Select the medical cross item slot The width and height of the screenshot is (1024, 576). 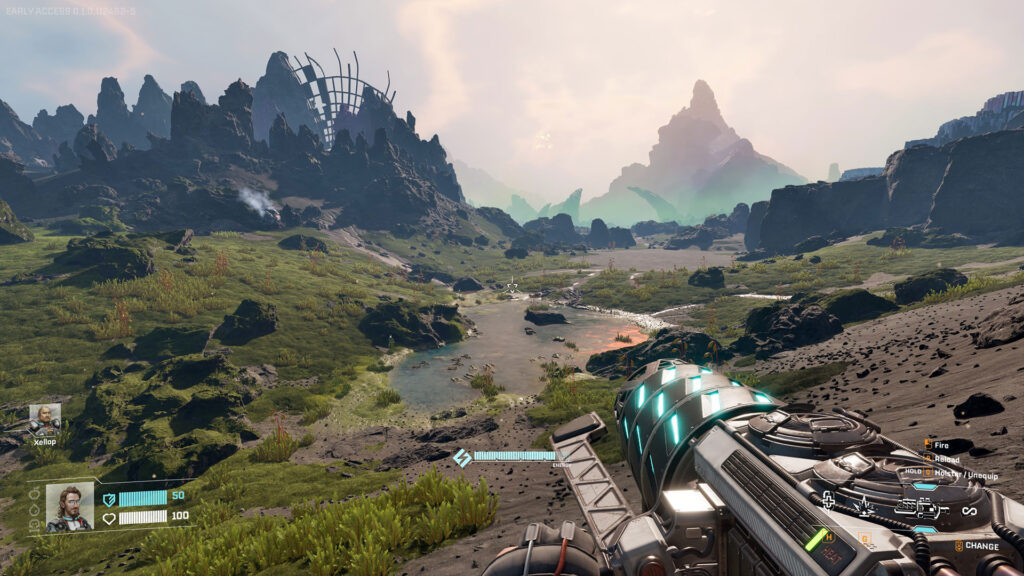[828, 502]
